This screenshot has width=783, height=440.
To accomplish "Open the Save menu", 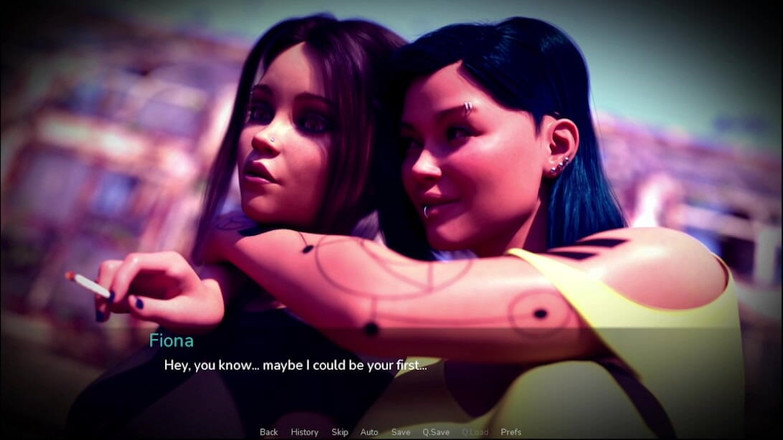I will (x=401, y=432).
